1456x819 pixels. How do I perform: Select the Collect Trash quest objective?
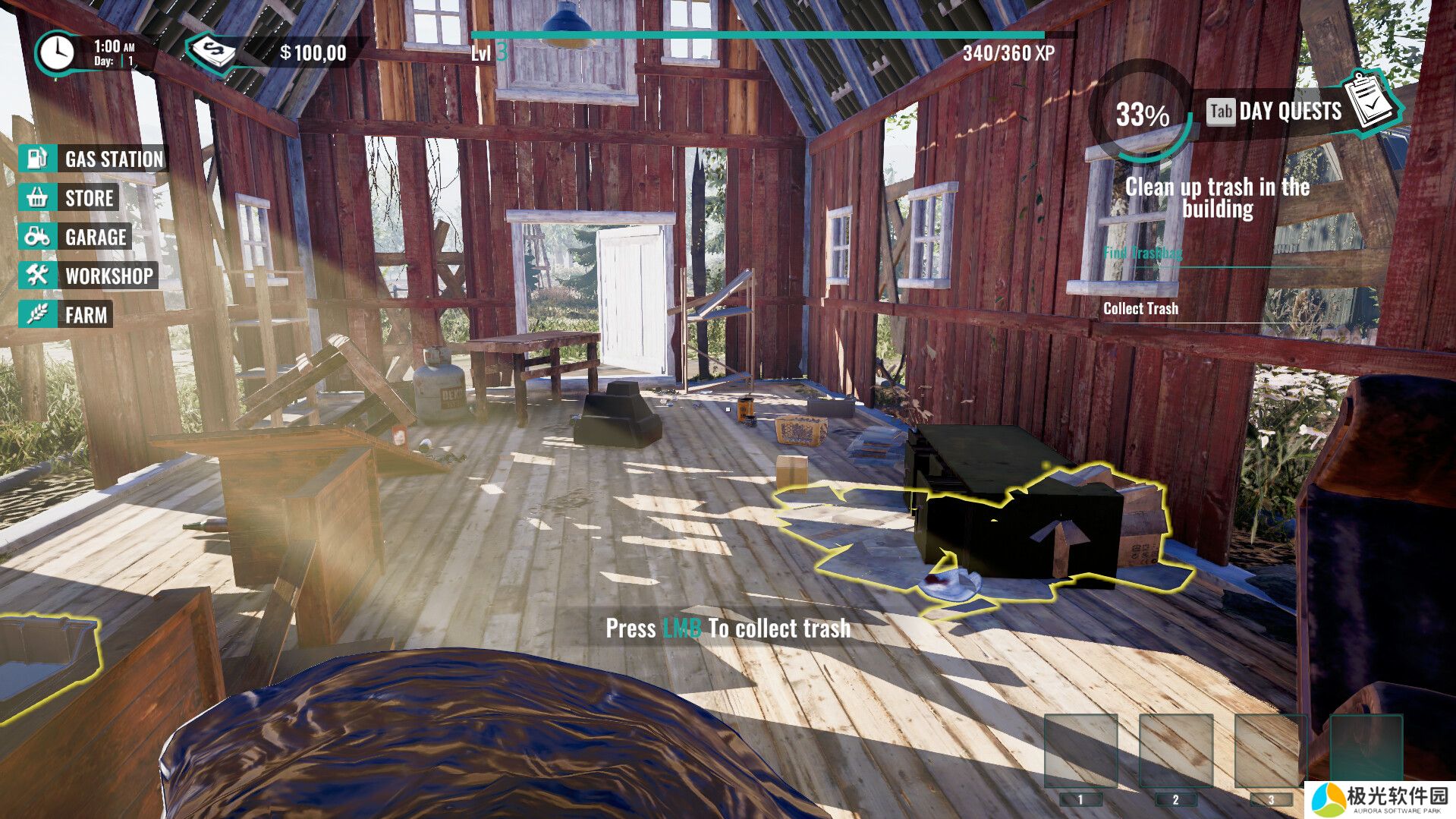coord(1140,308)
